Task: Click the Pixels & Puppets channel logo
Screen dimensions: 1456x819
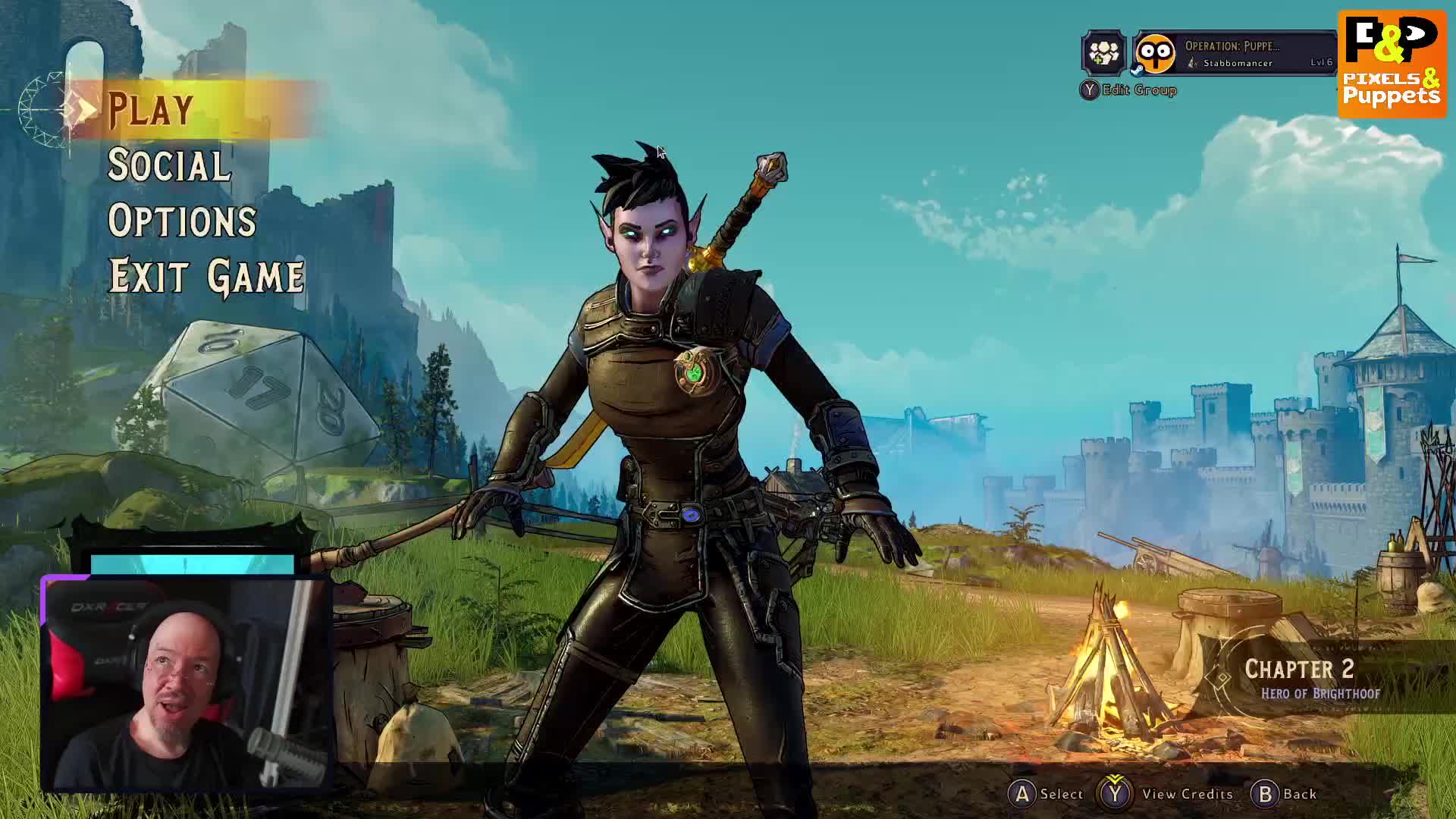Action: click(x=1392, y=64)
